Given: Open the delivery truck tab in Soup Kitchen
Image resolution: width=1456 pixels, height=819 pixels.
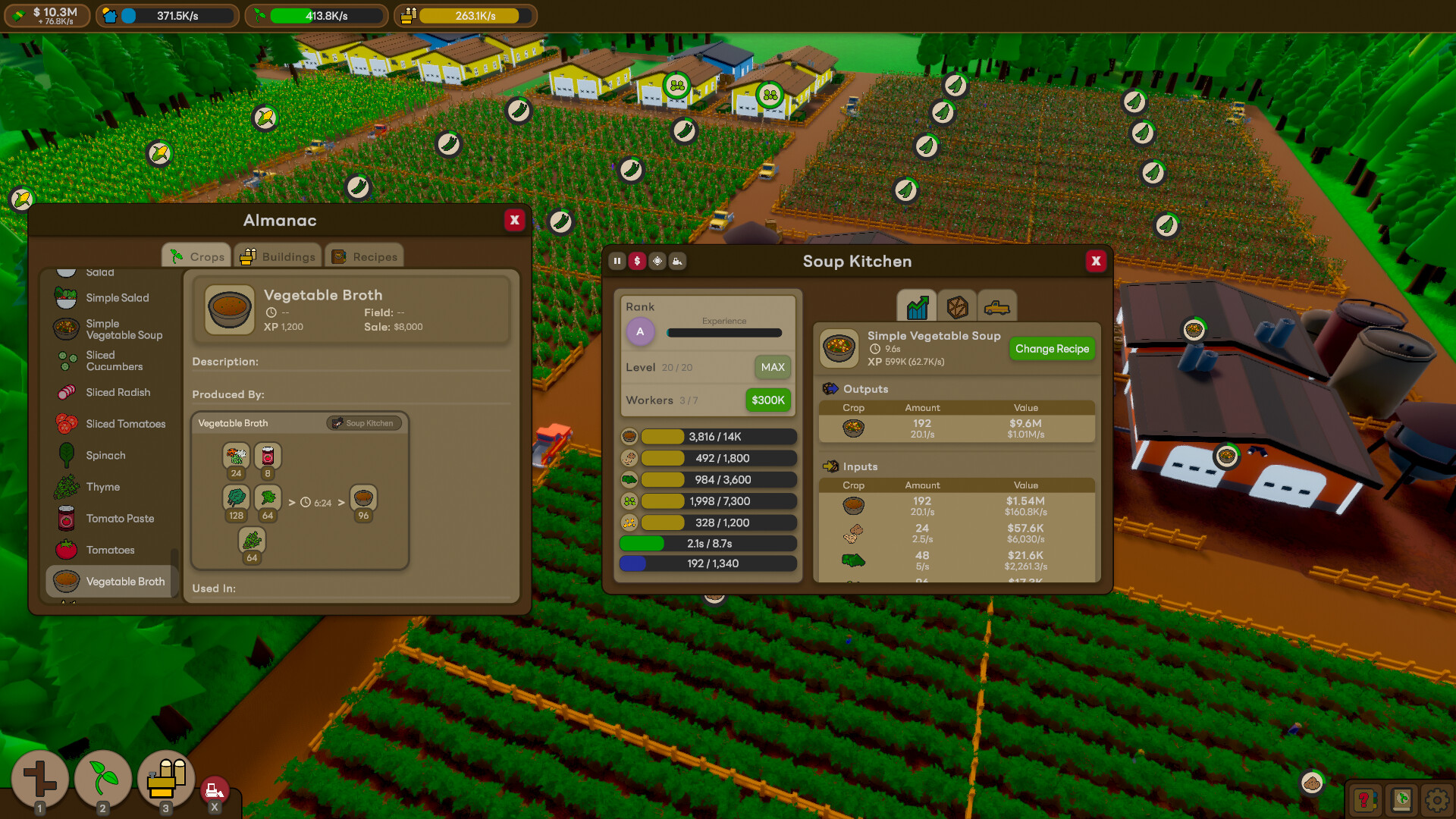Looking at the screenshot, I should click(998, 306).
